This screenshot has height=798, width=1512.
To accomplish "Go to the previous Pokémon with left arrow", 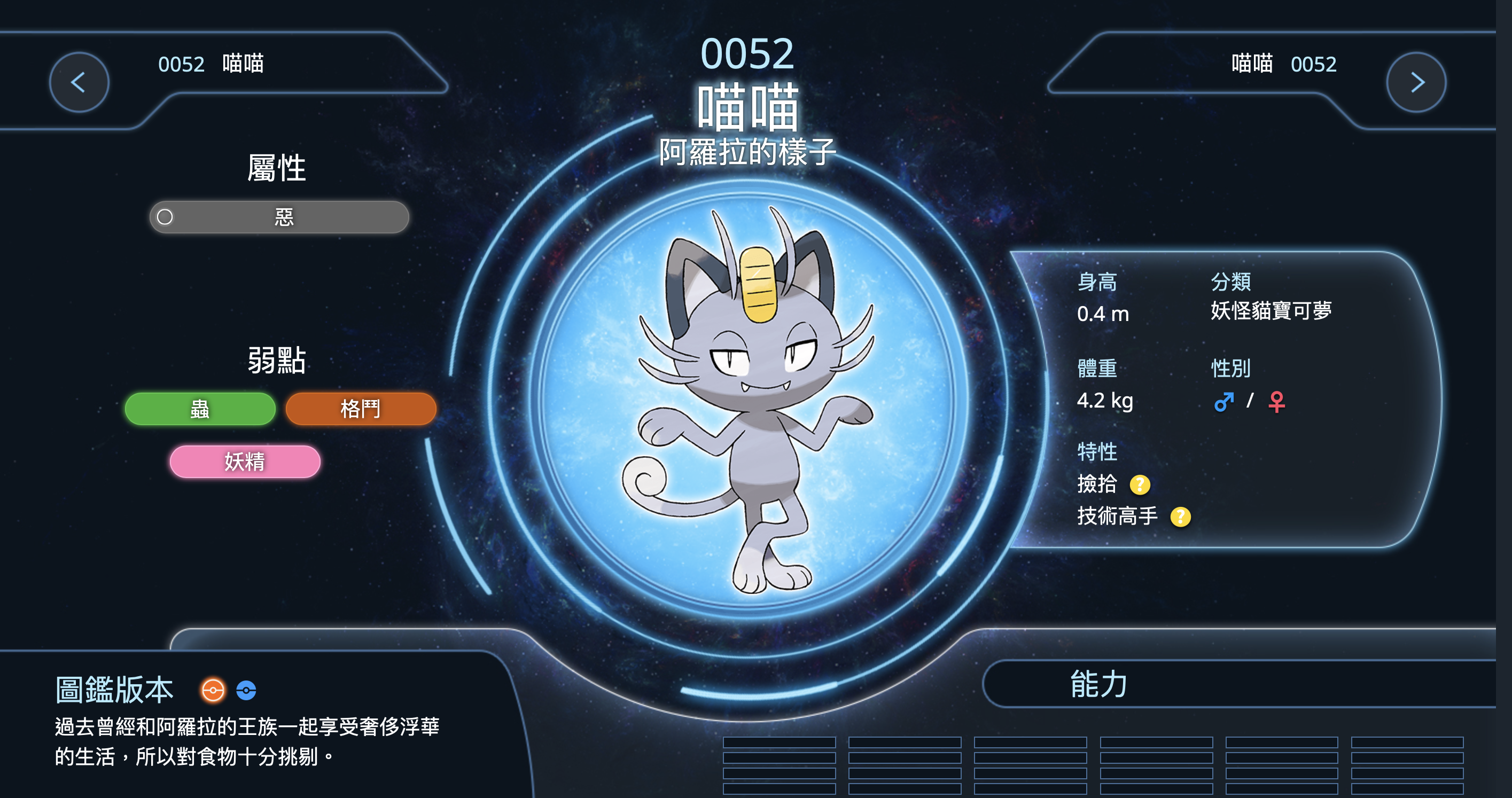I will (x=79, y=82).
